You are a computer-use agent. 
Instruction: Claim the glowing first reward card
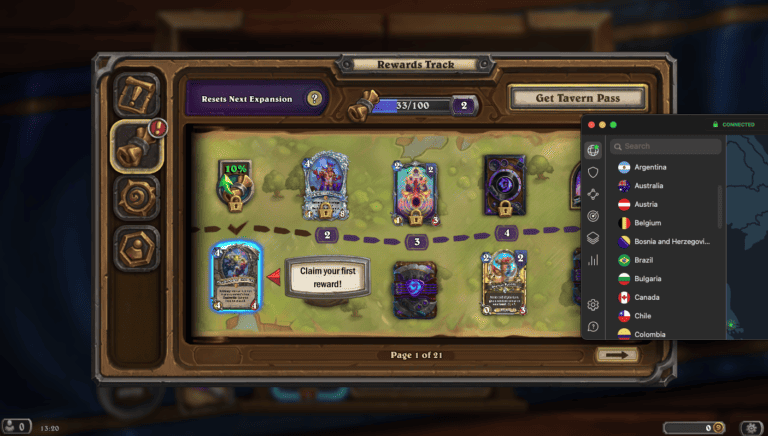click(236, 279)
